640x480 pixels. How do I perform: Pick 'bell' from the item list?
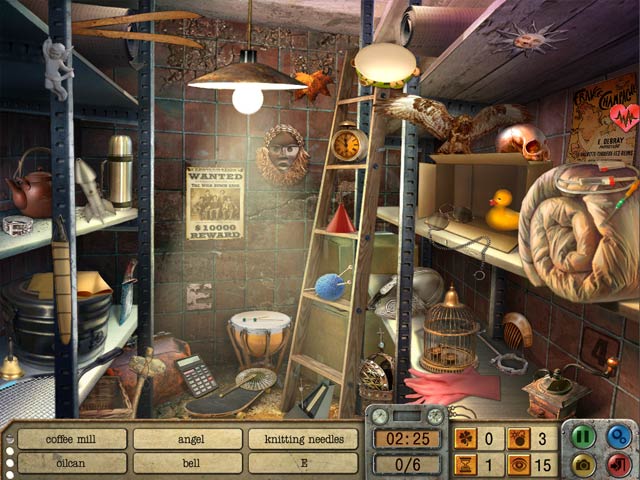188,463
